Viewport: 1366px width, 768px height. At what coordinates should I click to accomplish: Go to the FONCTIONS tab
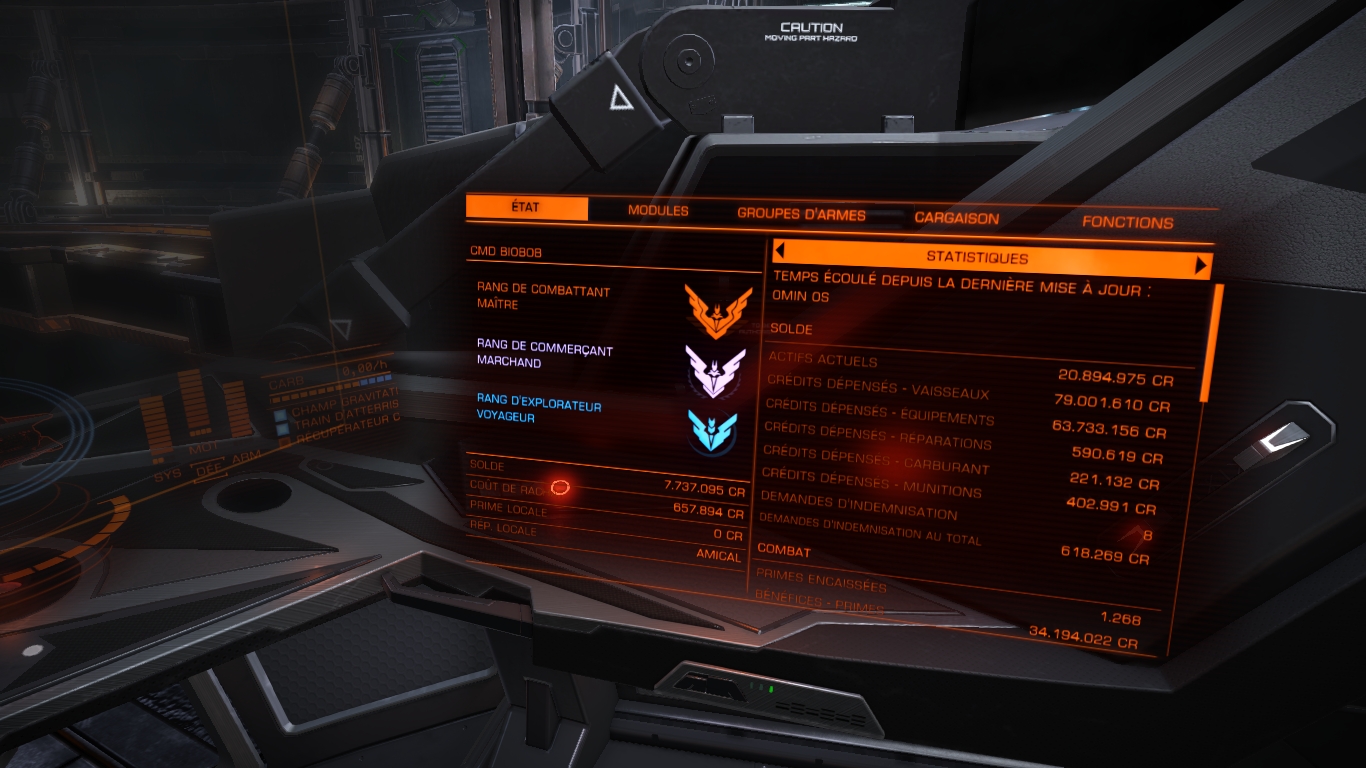point(1127,222)
